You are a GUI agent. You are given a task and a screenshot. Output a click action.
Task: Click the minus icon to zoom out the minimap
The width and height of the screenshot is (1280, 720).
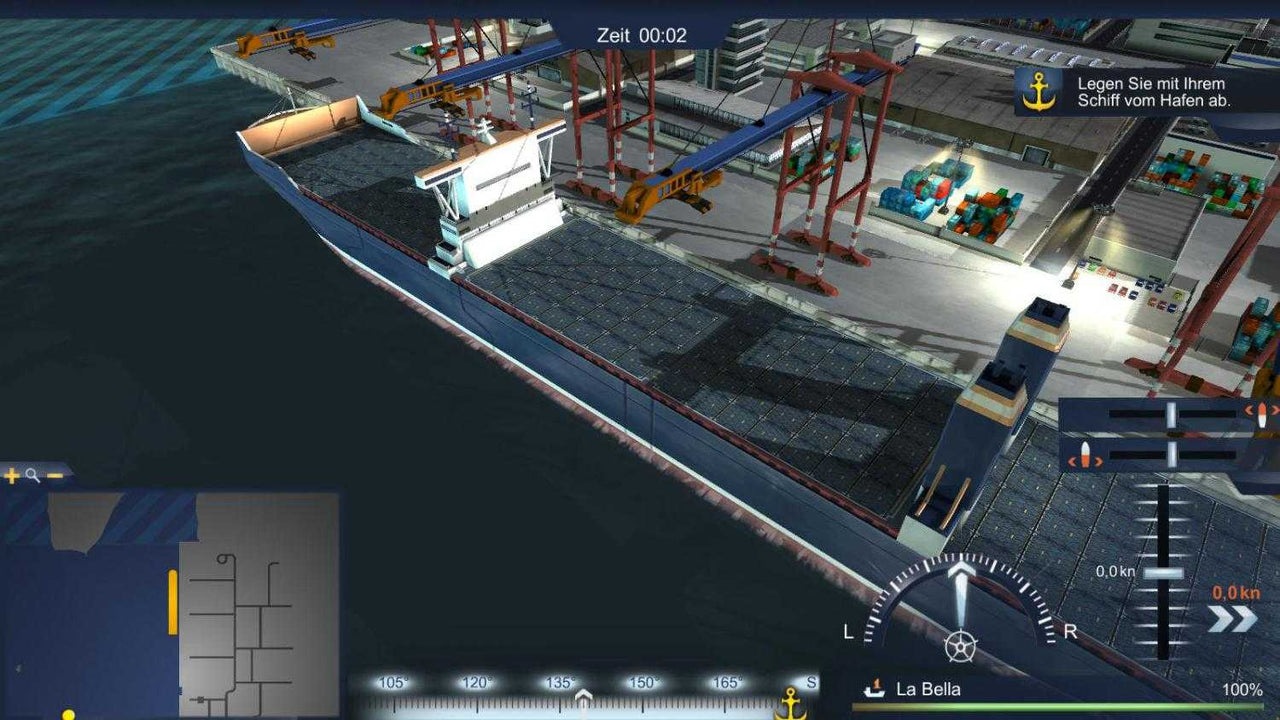[x=55, y=475]
